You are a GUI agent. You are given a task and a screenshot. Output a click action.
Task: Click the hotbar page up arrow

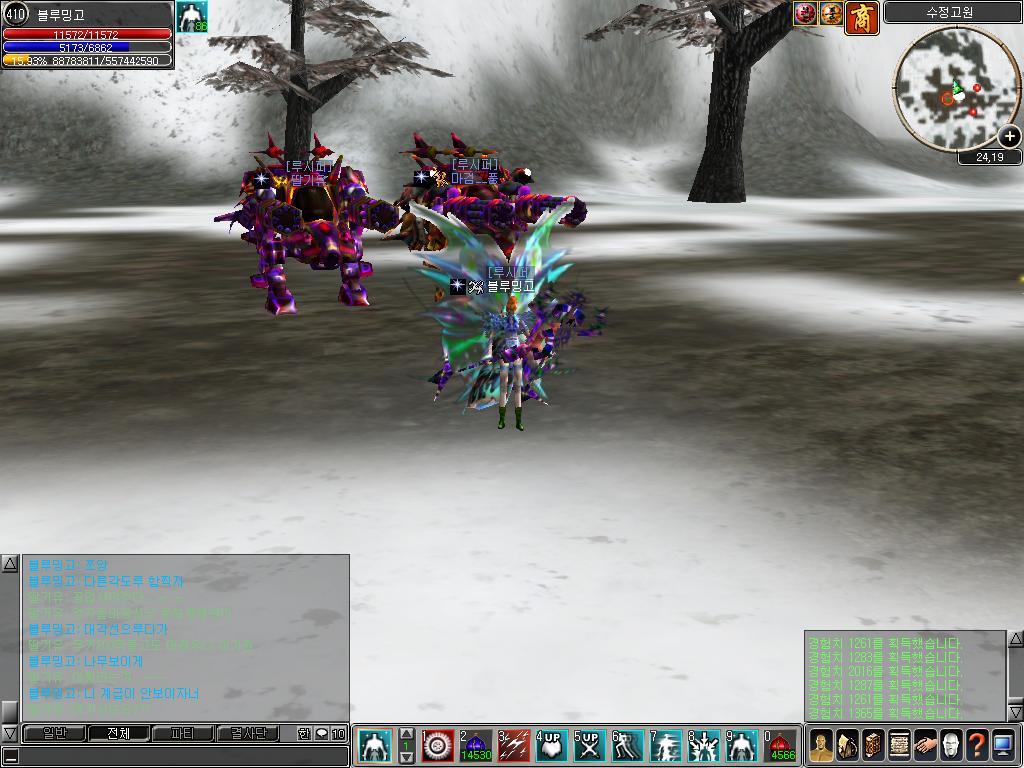[x=407, y=734]
